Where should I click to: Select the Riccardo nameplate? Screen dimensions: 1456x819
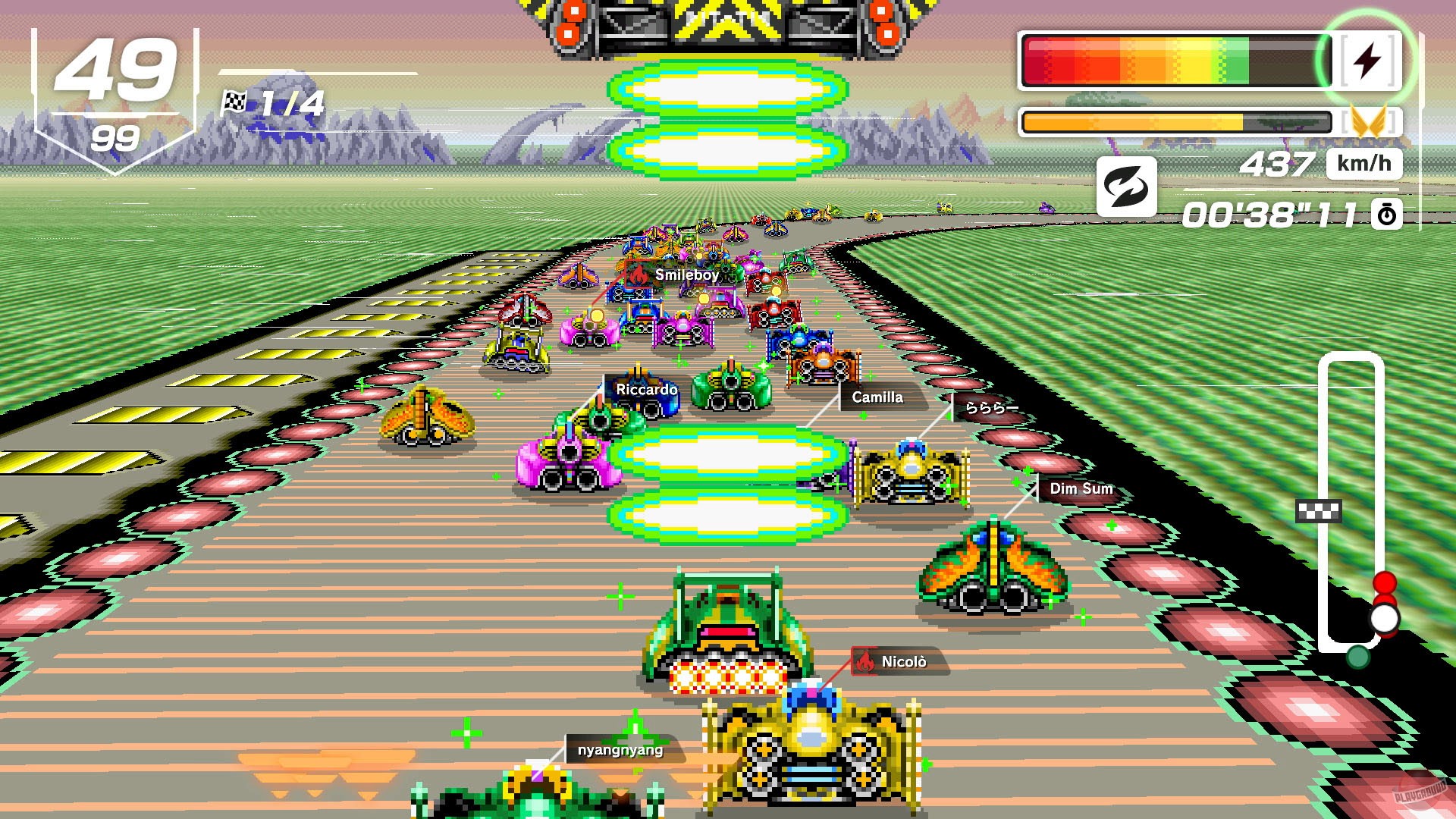(x=646, y=389)
